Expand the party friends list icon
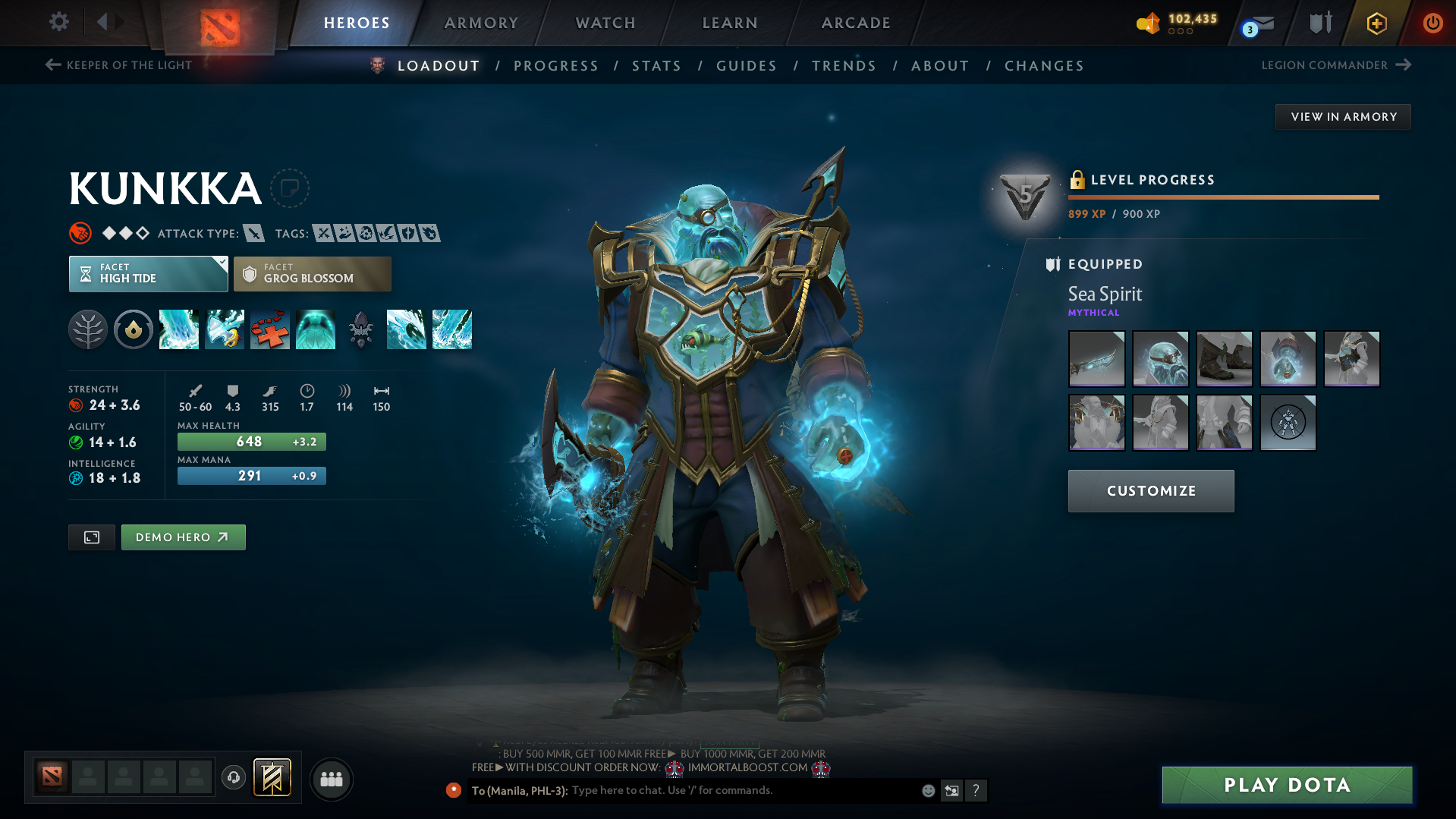Viewport: 1456px width, 819px height. [331, 779]
